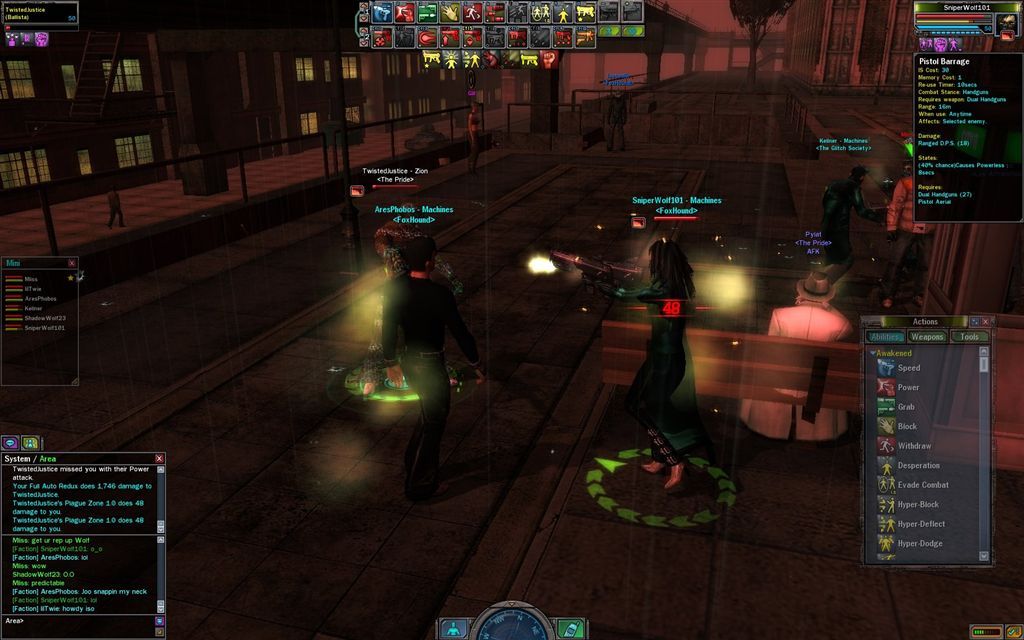Choose Withdraw from the Awakened abilities
This screenshot has height=640, width=1024.
pos(914,446)
